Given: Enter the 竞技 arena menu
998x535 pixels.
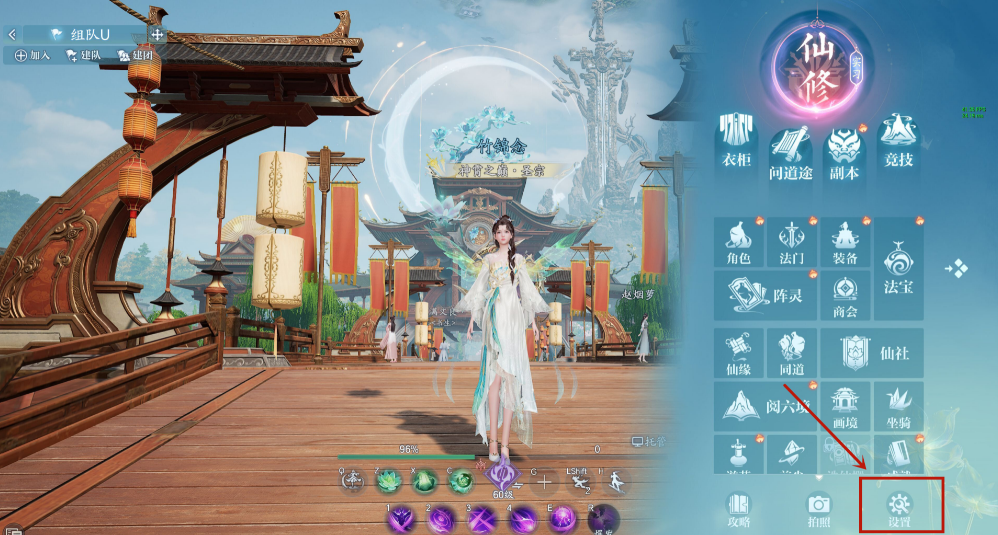Looking at the screenshot, I should pos(899,147).
